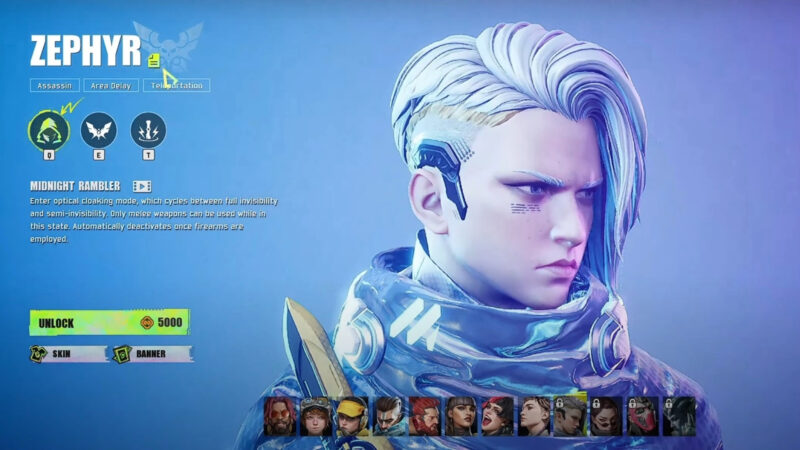
Task: Unlock Zephyr for 5000 coins
Action: click(109, 322)
